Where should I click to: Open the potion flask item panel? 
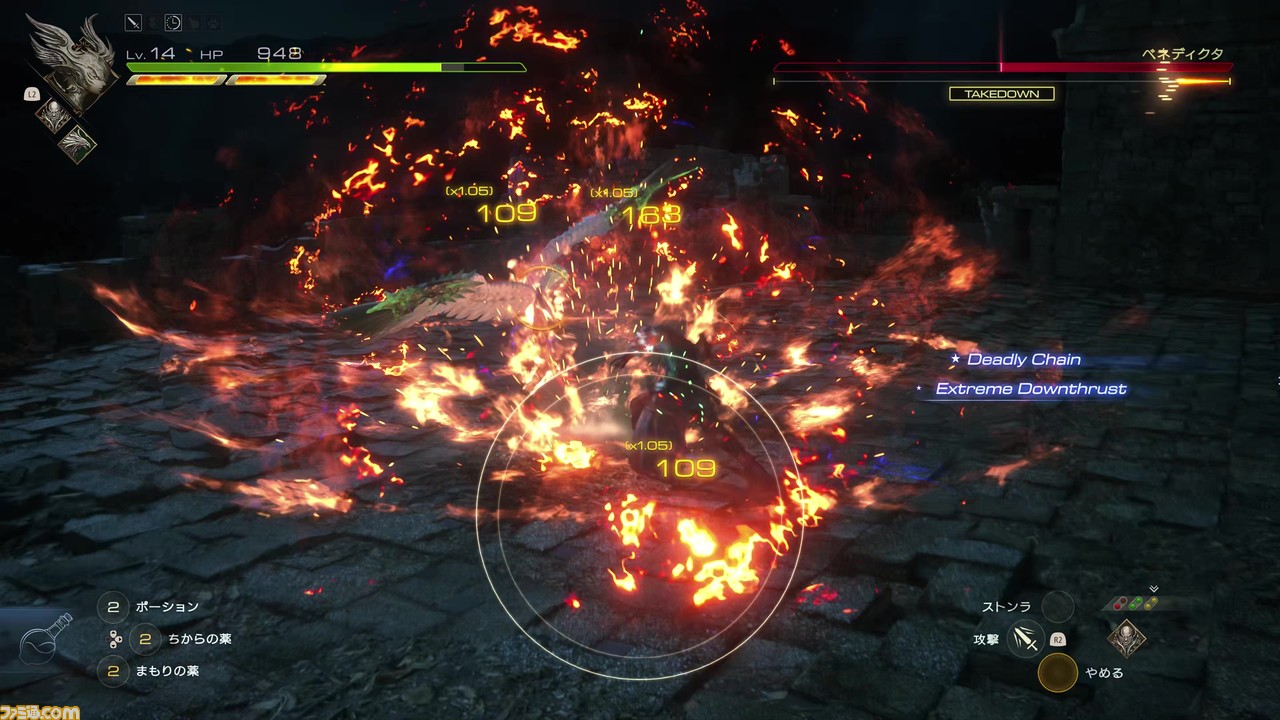pos(48,642)
